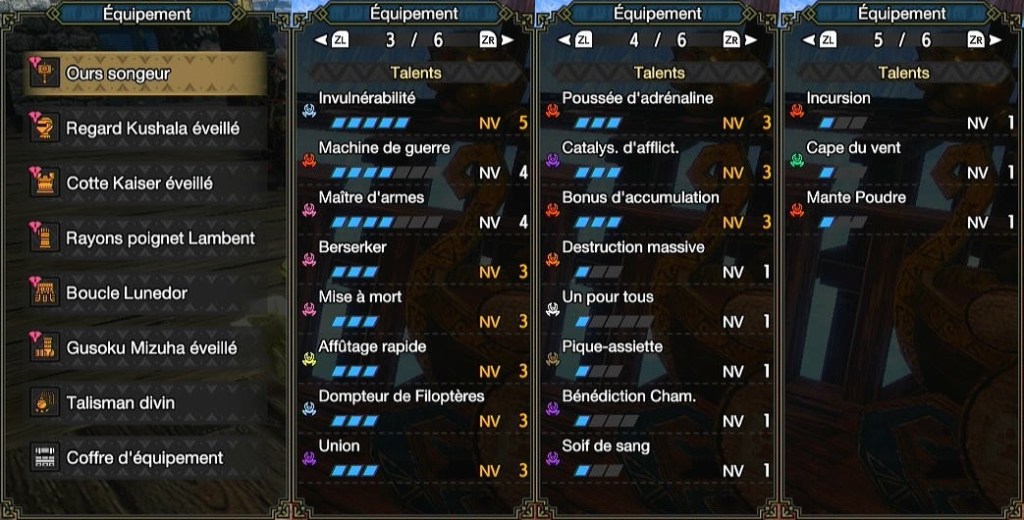The image size is (1024, 520).
Task: Open the Coffre d'équipement
Action: (145, 458)
